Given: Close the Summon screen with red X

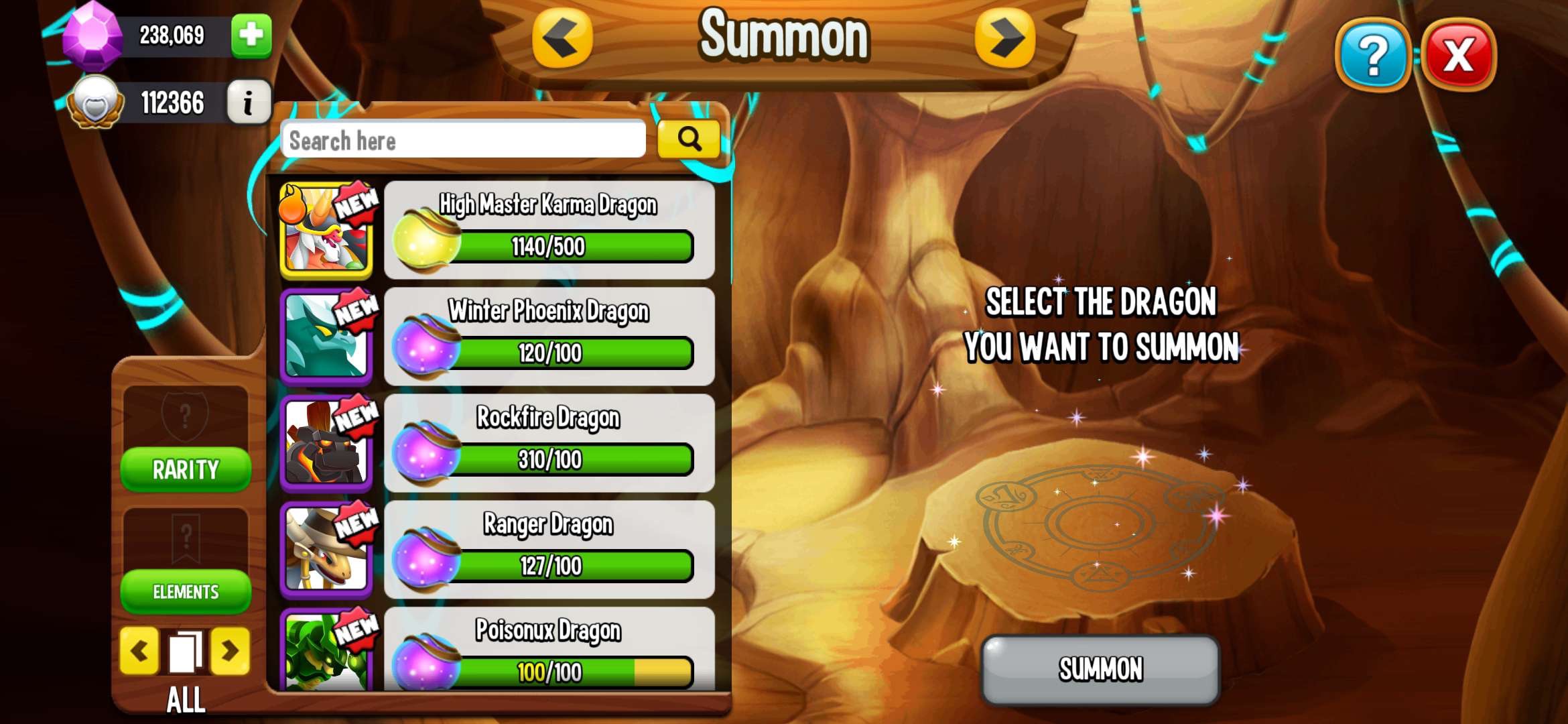Looking at the screenshot, I should pos(1458,55).
